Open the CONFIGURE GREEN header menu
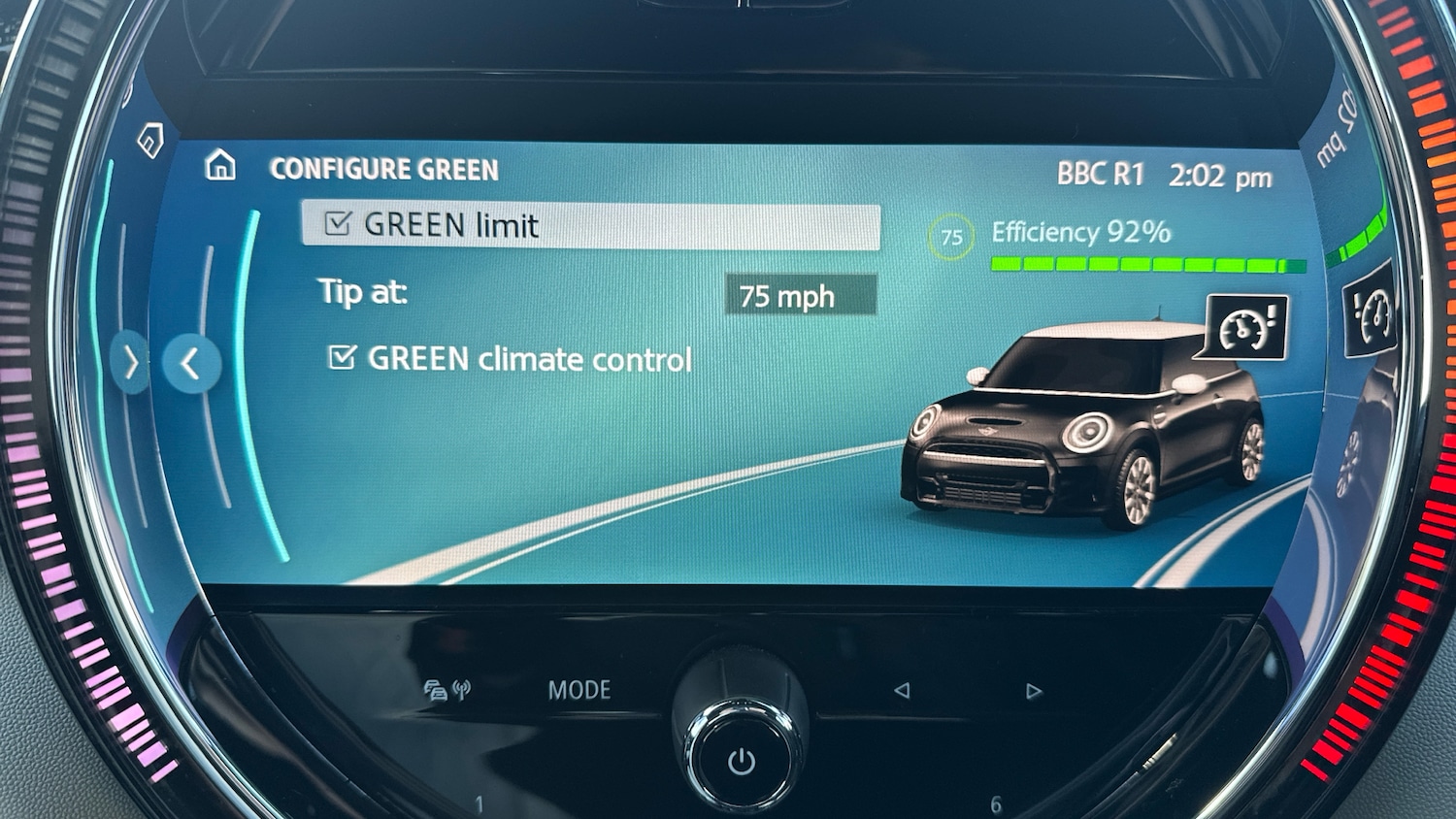This screenshot has height=819, width=1456. (x=384, y=168)
